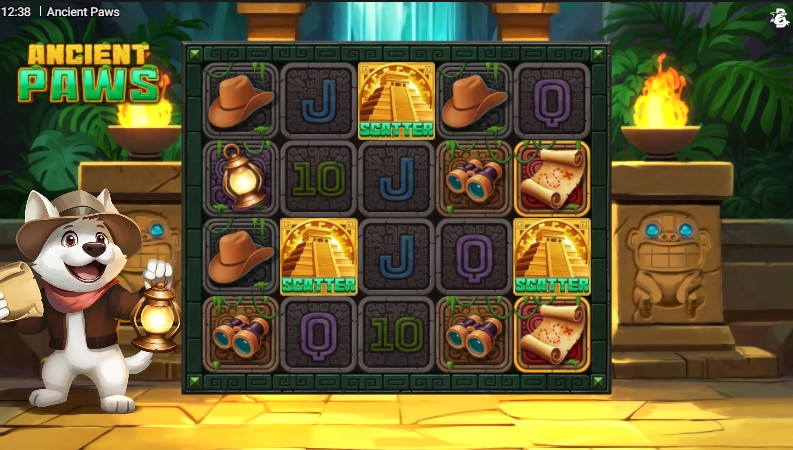The height and width of the screenshot is (450, 793).
Task: Click the white provider logo icon
Action: click(x=780, y=17)
